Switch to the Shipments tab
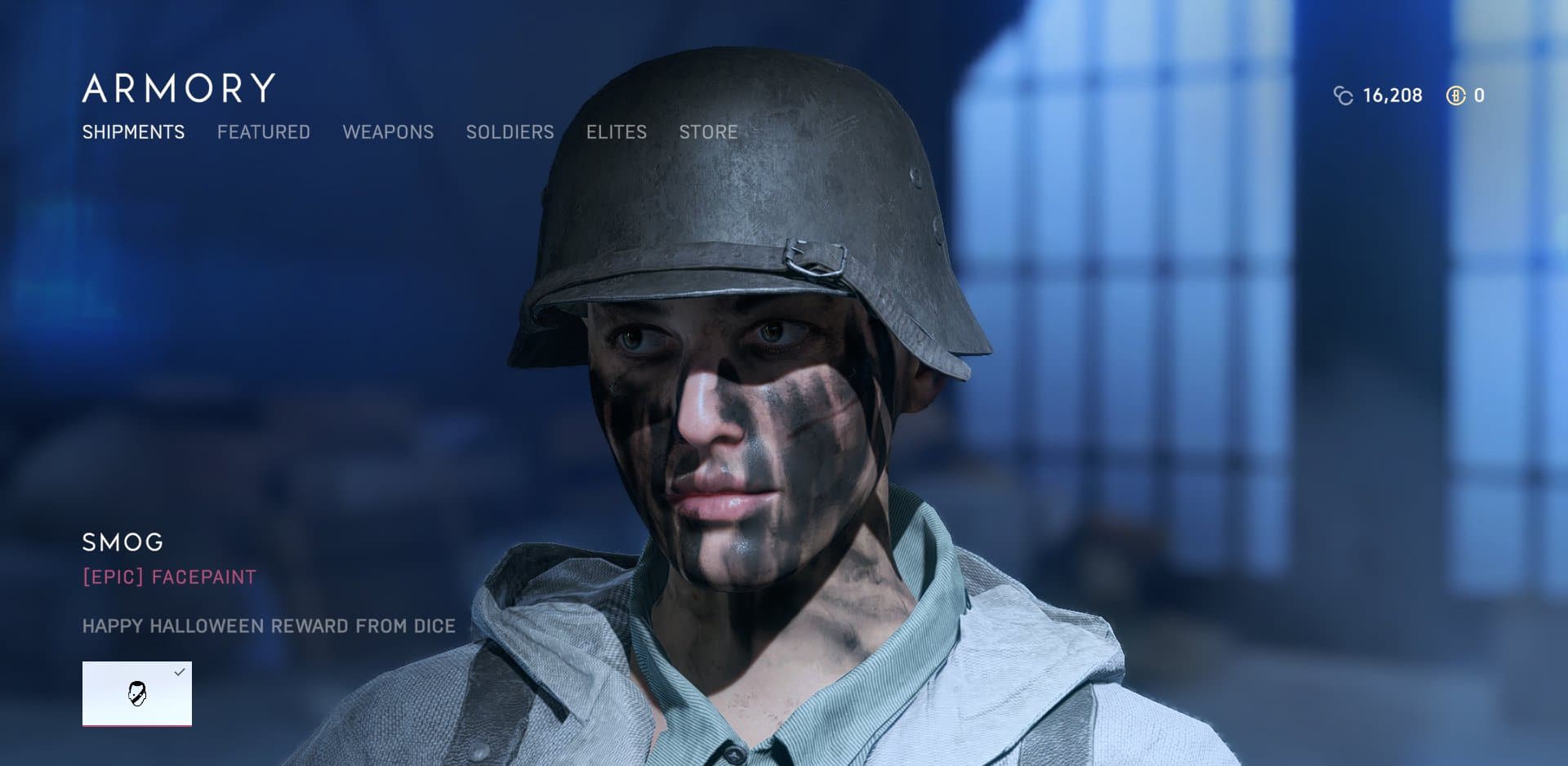Viewport: 1568px width, 766px height. point(133,132)
